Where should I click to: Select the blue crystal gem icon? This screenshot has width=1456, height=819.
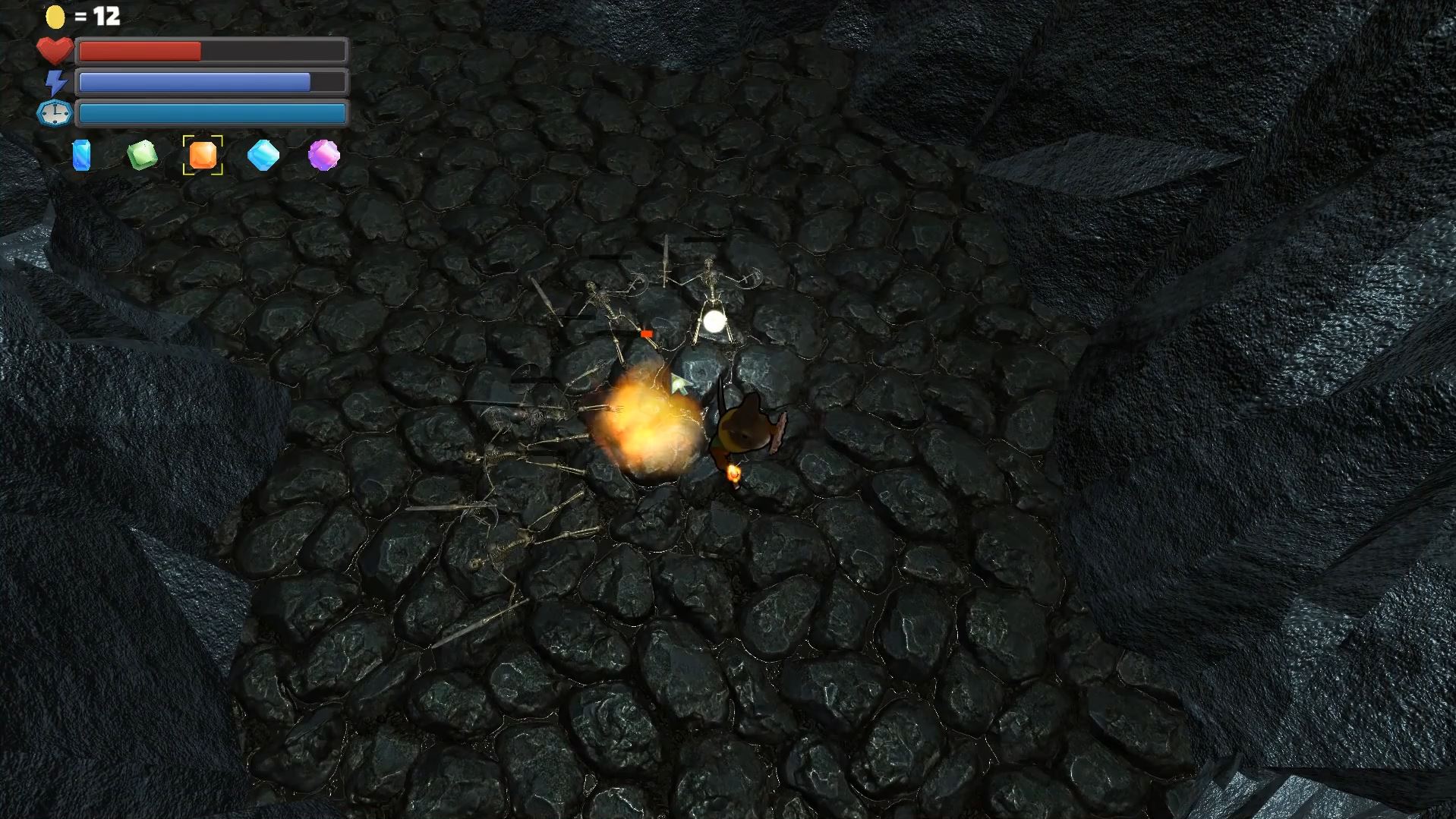coord(81,156)
